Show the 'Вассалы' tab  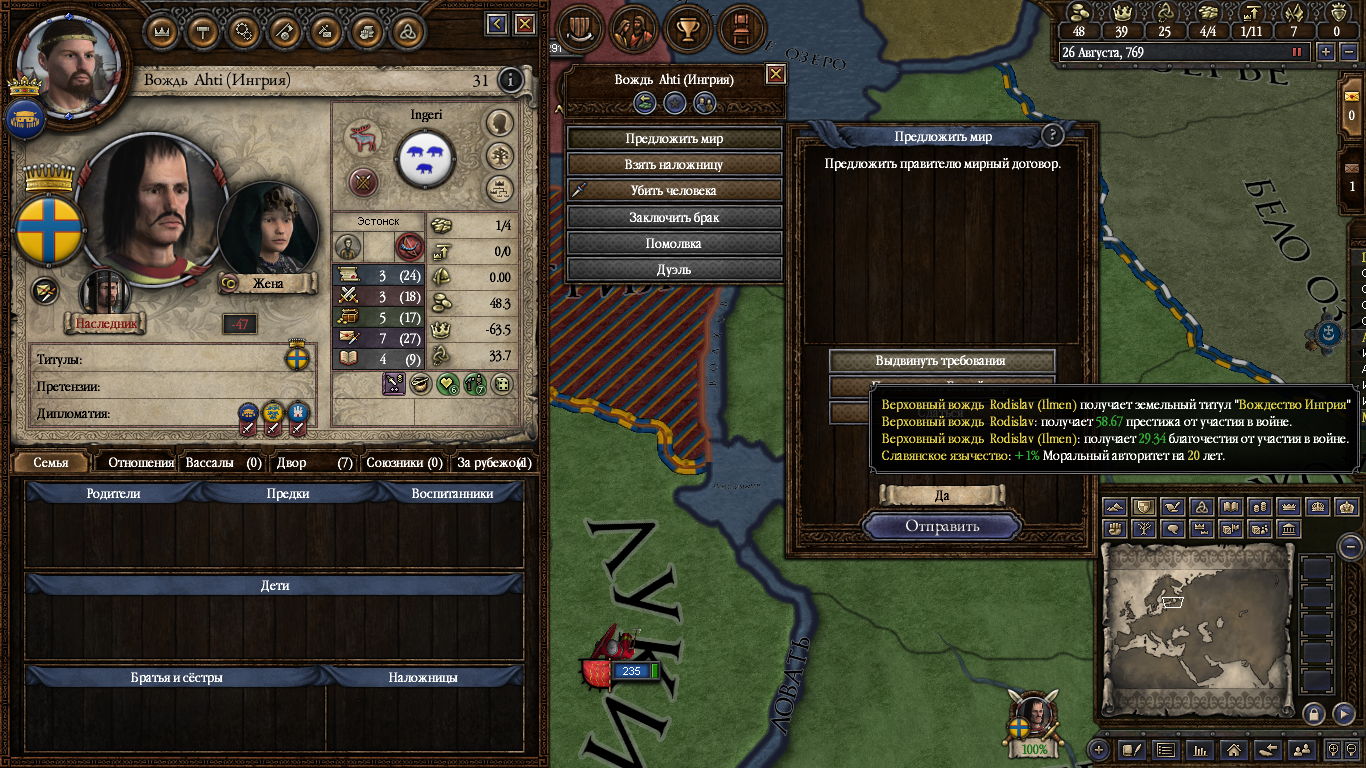point(223,463)
